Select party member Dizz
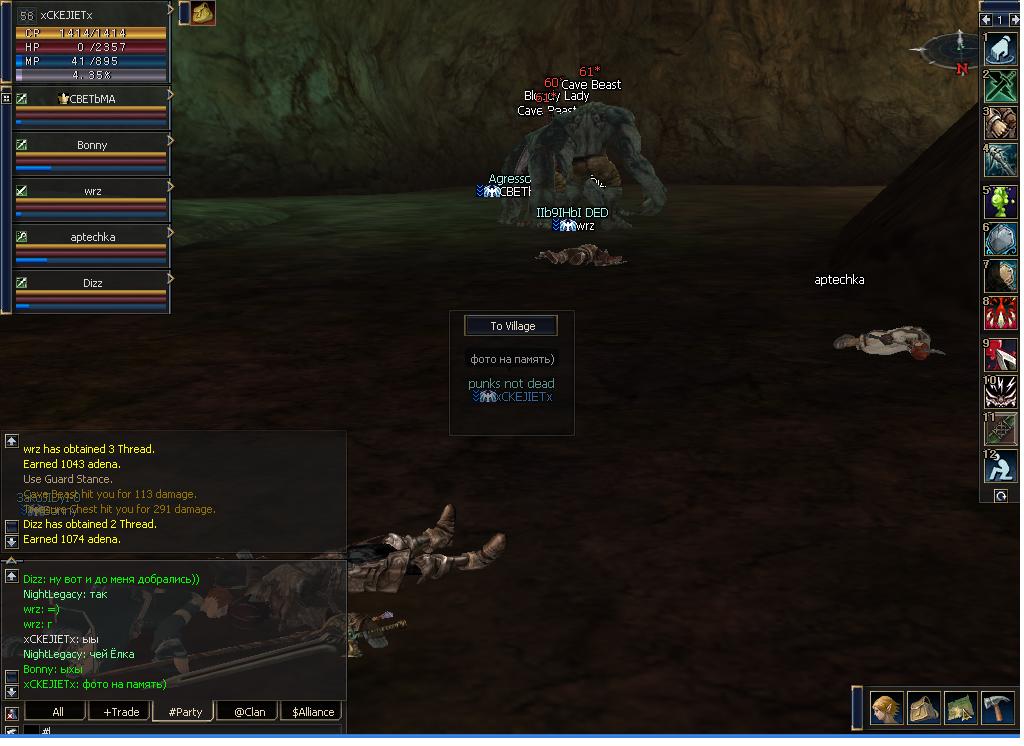Image resolution: width=1024 pixels, height=746 pixels. coord(91,284)
